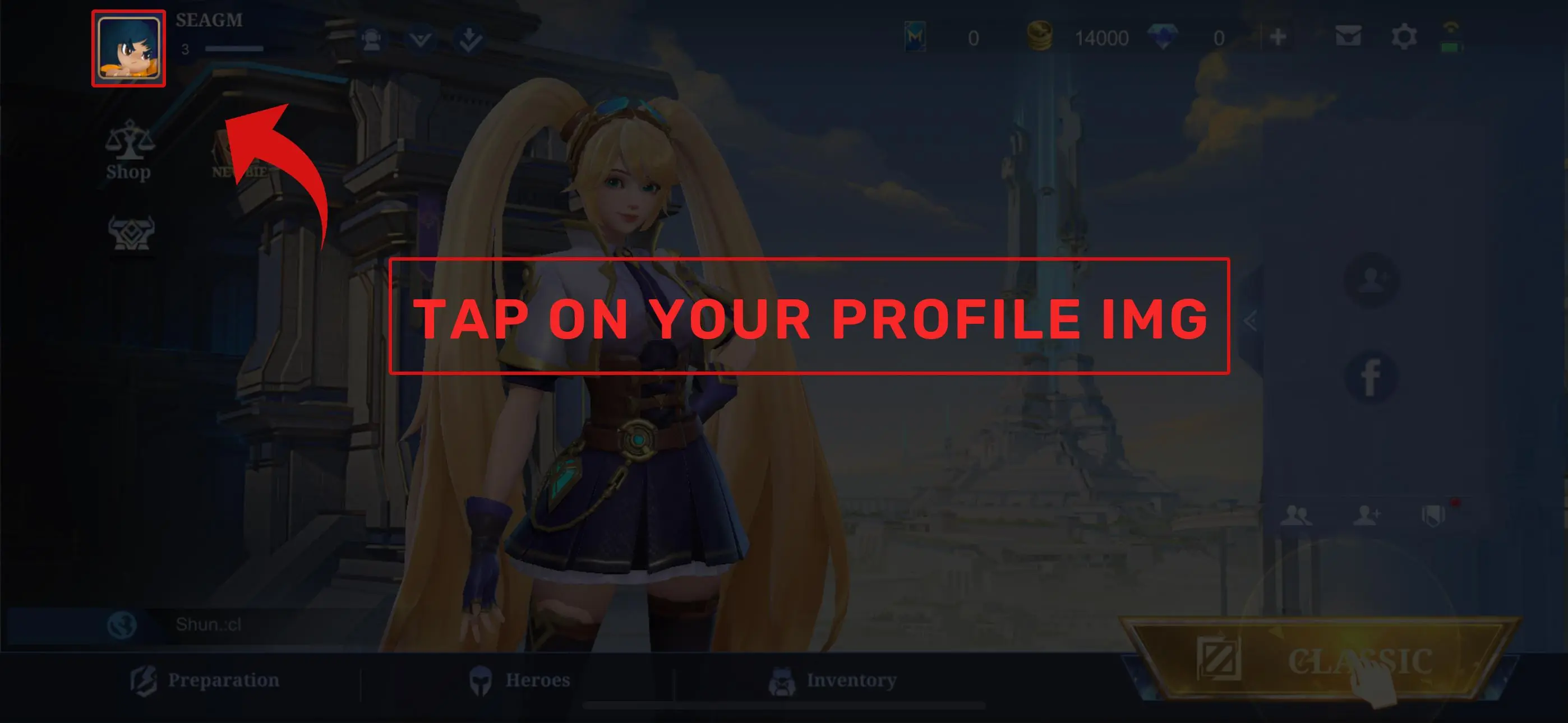Open the mail inbox icon
This screenshot has width=1568, height=723.
[x=1349, y=36]
